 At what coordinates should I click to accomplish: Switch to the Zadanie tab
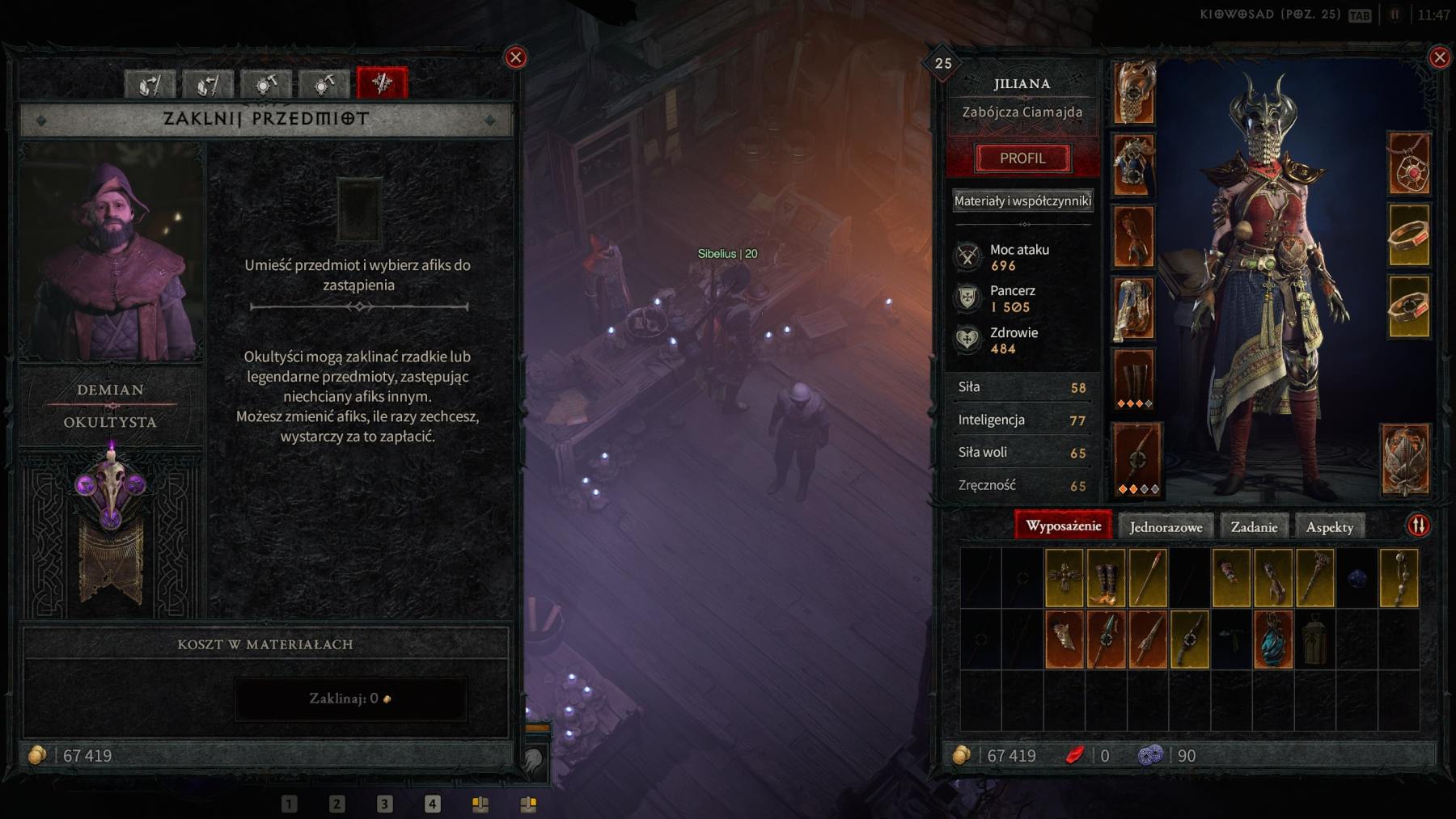pos(1255,526)
